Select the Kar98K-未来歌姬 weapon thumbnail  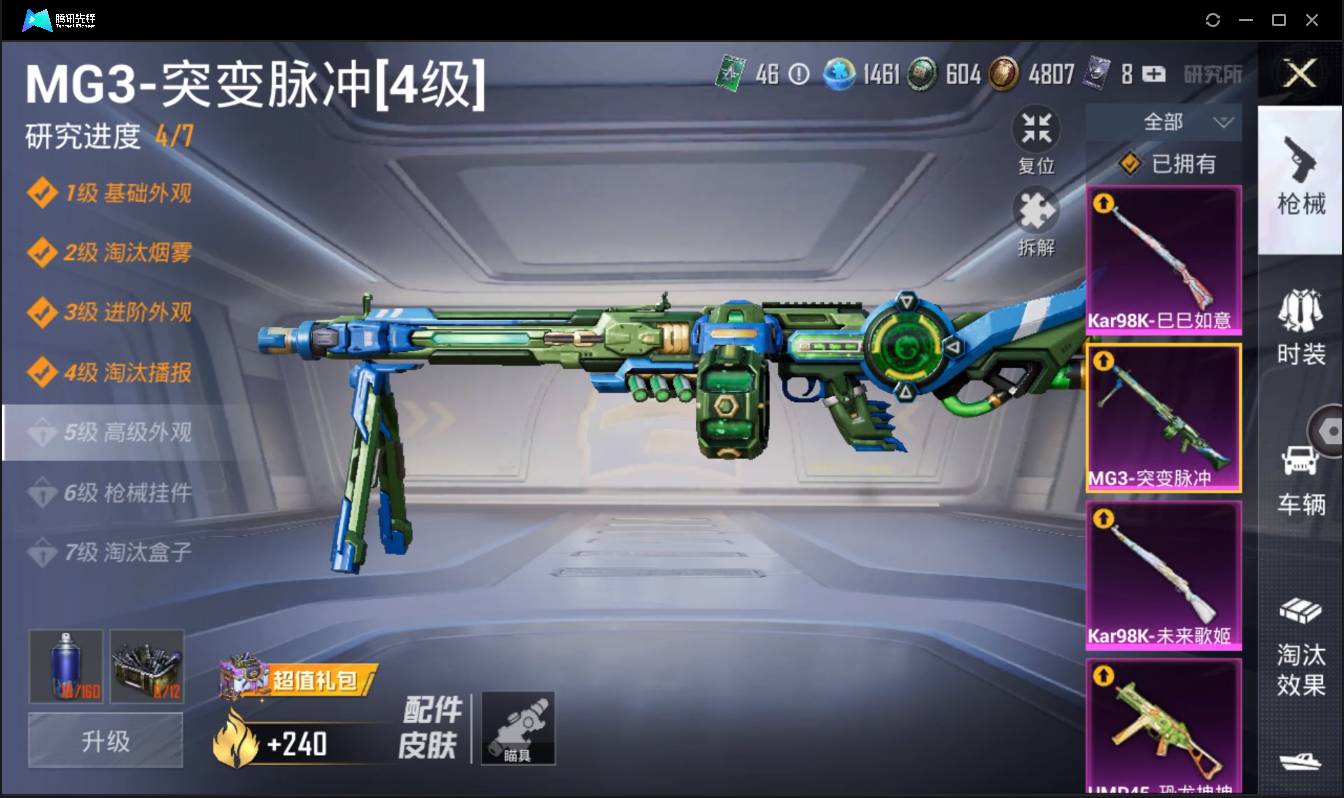point(1163,575)
